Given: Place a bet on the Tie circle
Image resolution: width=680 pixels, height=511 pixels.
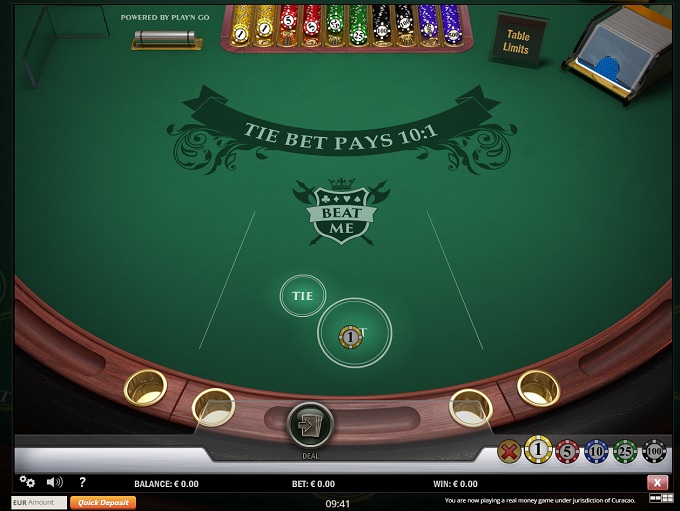Looking at the screenshot, I should (302, 296).
